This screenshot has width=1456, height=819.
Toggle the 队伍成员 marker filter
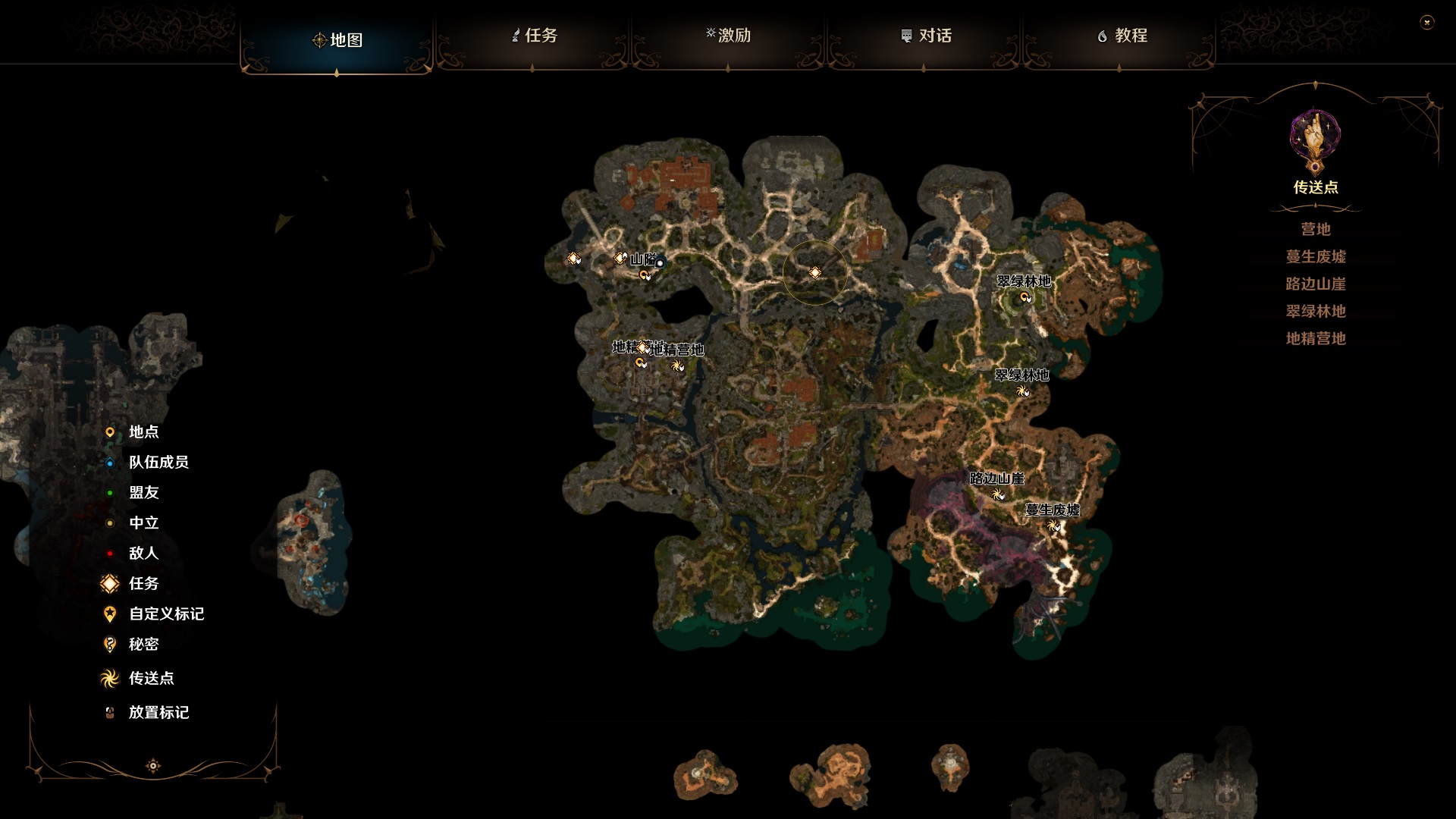click(x=109, y=461)
